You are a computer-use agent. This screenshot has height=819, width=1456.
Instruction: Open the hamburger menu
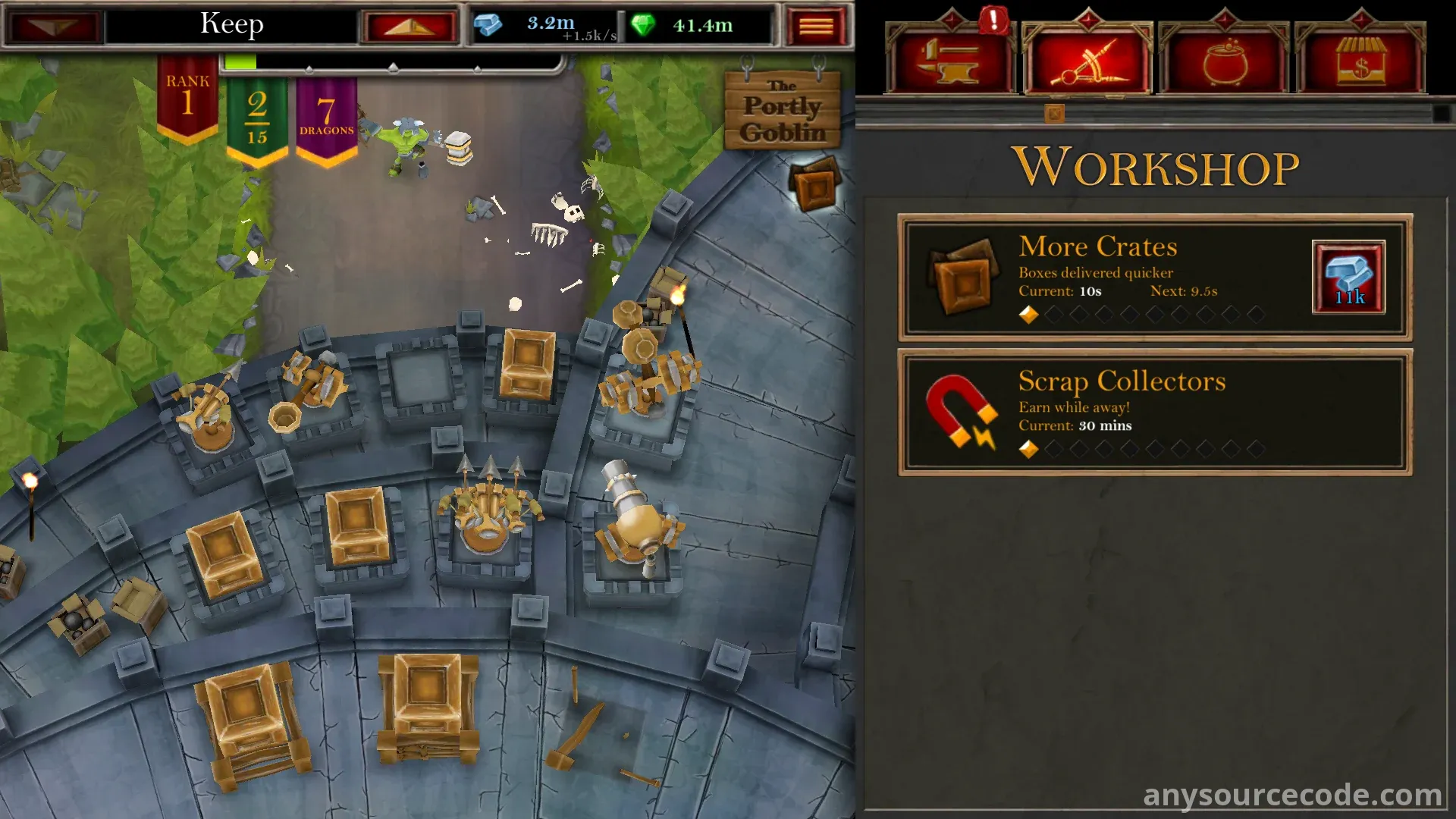pos(816,27)
